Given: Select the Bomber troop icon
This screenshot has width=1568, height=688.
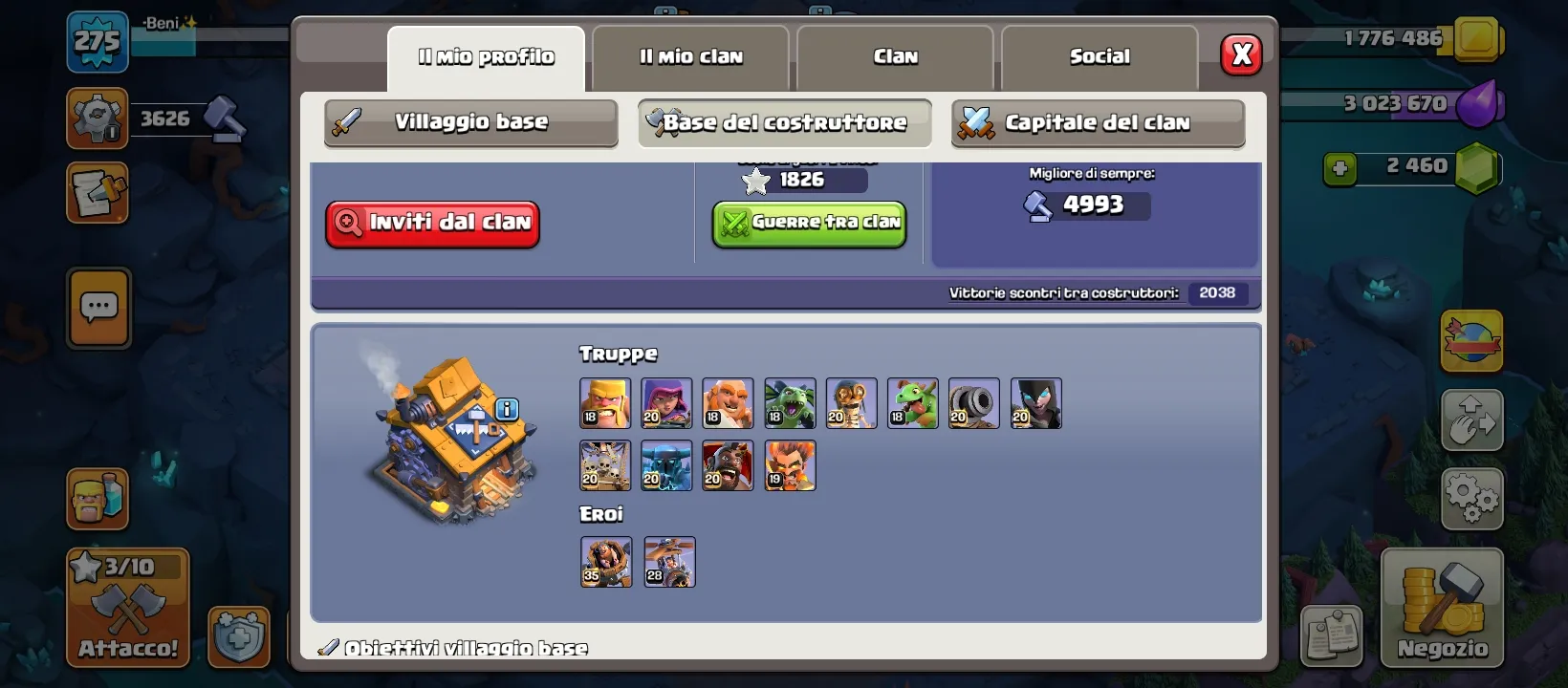Looking at the screenshot, I should point(851,403).
